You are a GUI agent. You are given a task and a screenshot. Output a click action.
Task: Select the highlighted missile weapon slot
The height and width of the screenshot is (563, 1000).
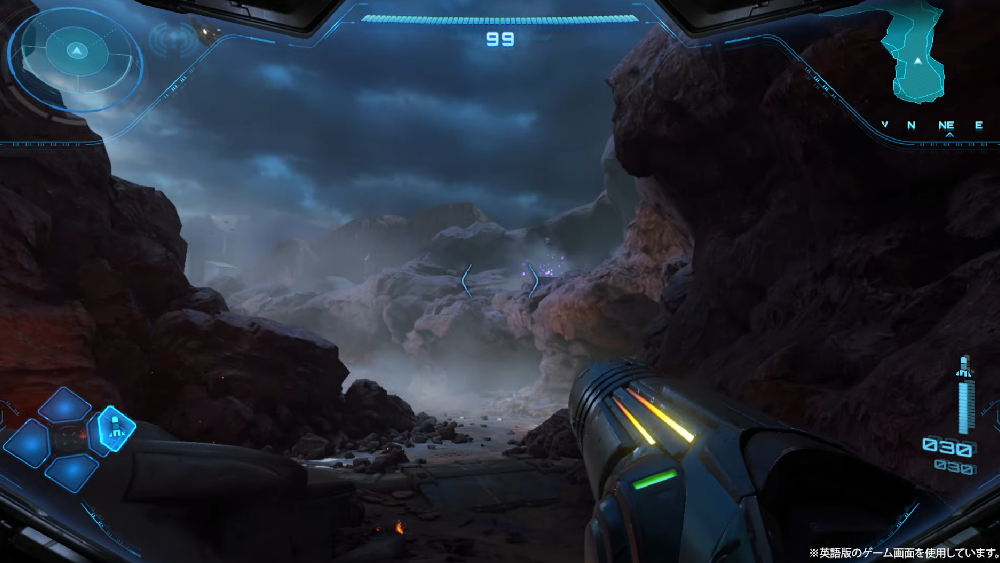coord(116,428)
